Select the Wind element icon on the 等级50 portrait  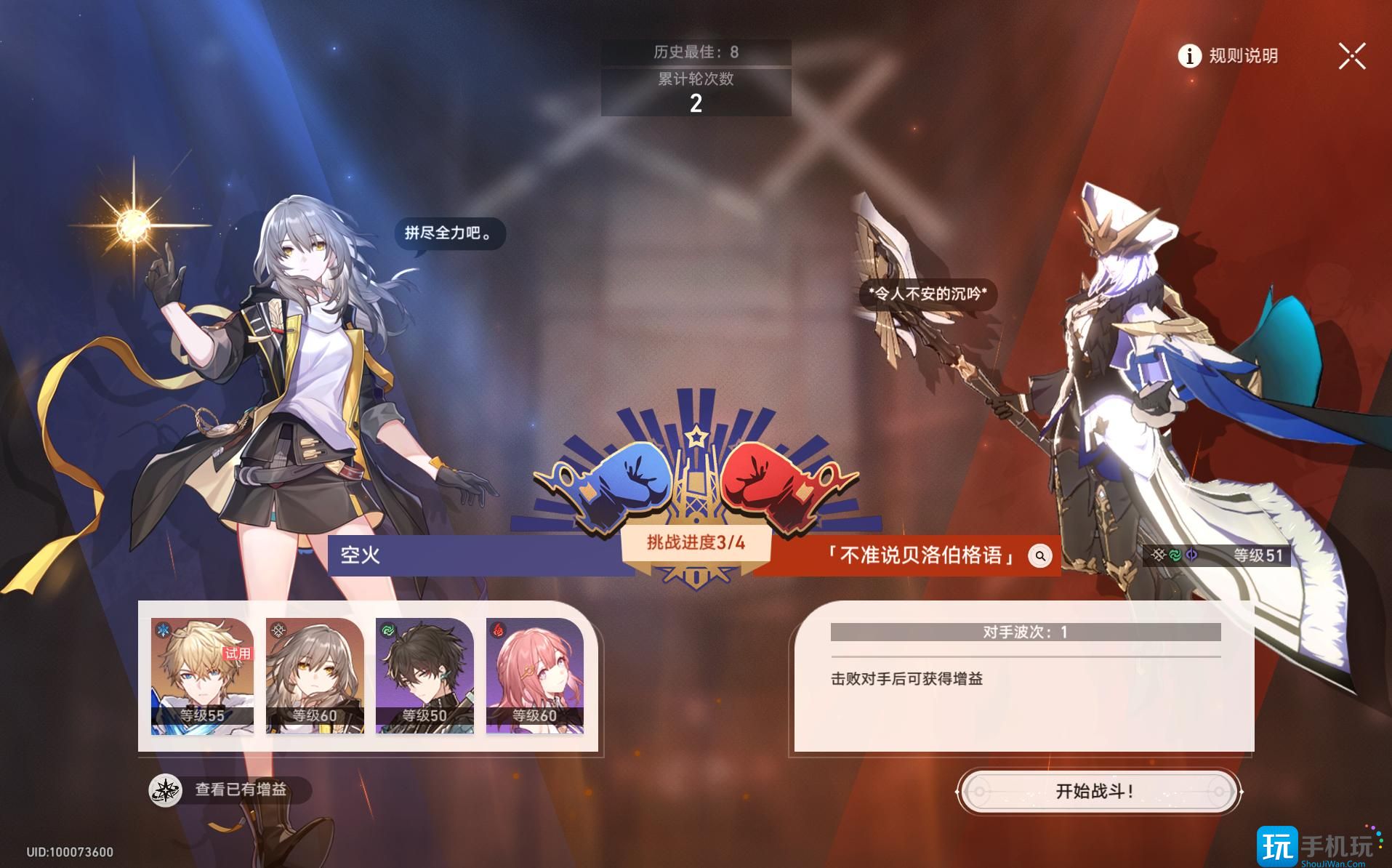coord(387,629)
